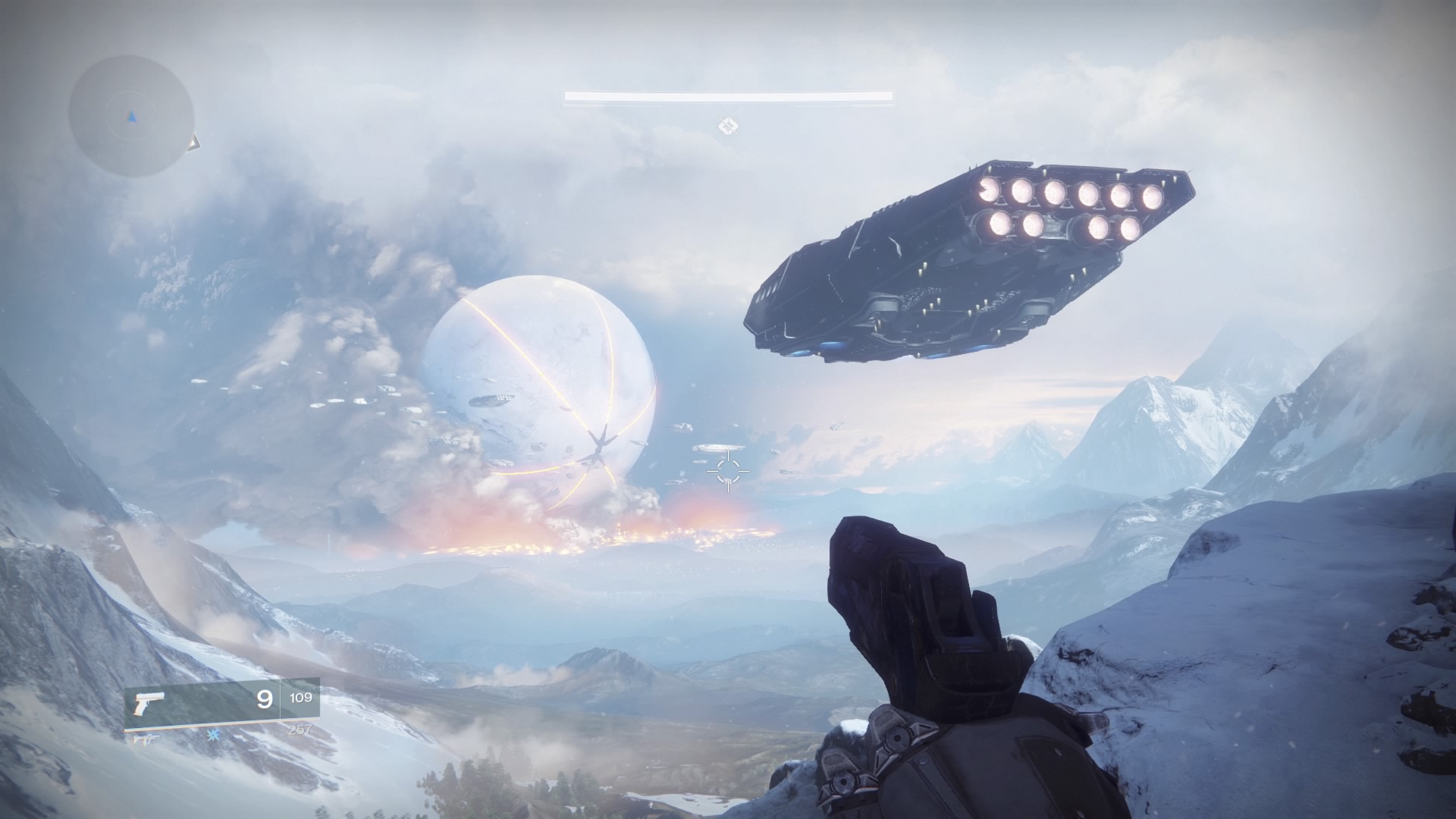This screenshot has height=819, width=1456.
Task: Click the circular radar in the corner
Action: 131,116
